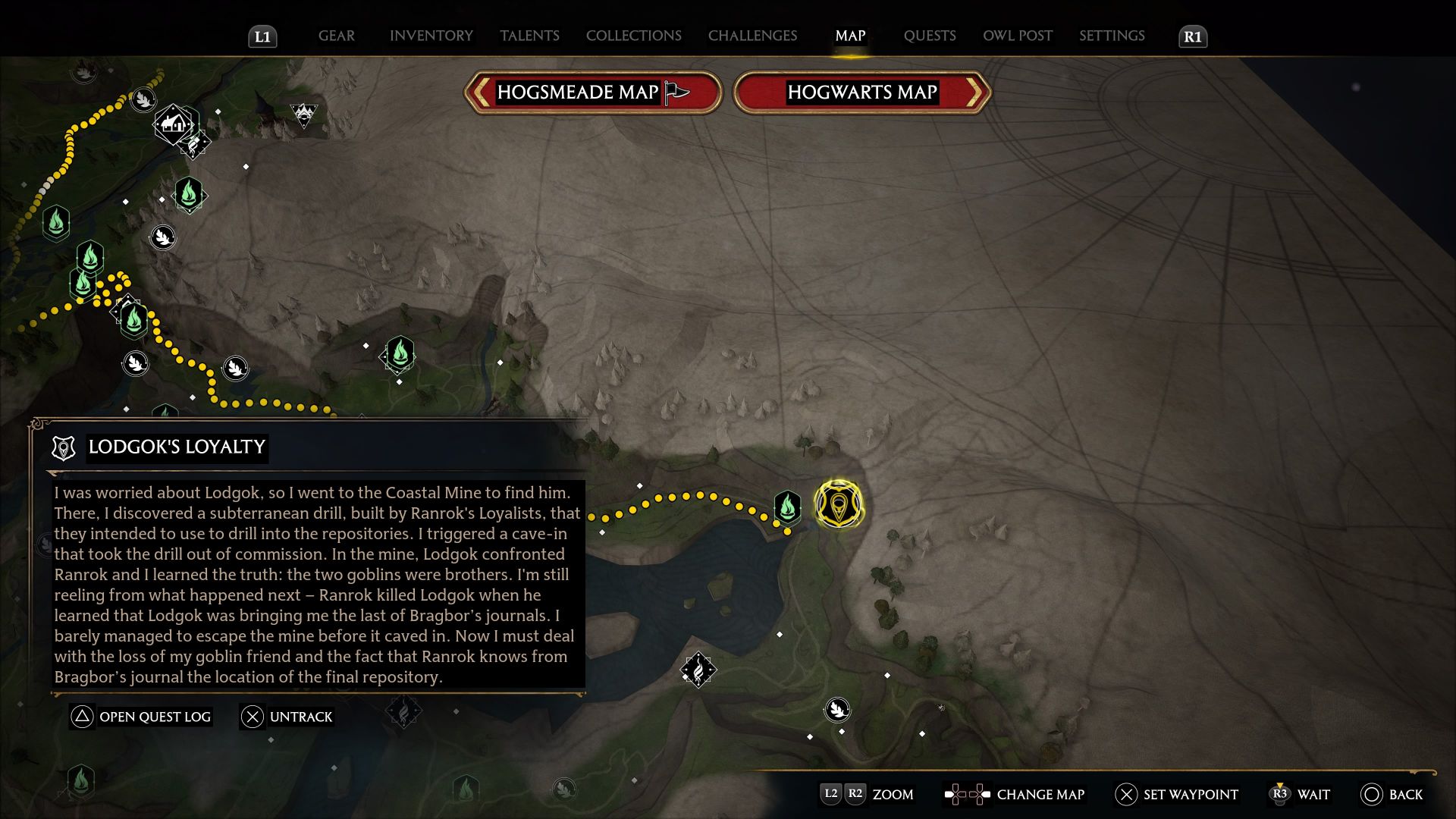Click the d-pad Change Map icon in the bottom bar
The height and width of the screenshot is (819, 1456).
click(x=966, y=795)
